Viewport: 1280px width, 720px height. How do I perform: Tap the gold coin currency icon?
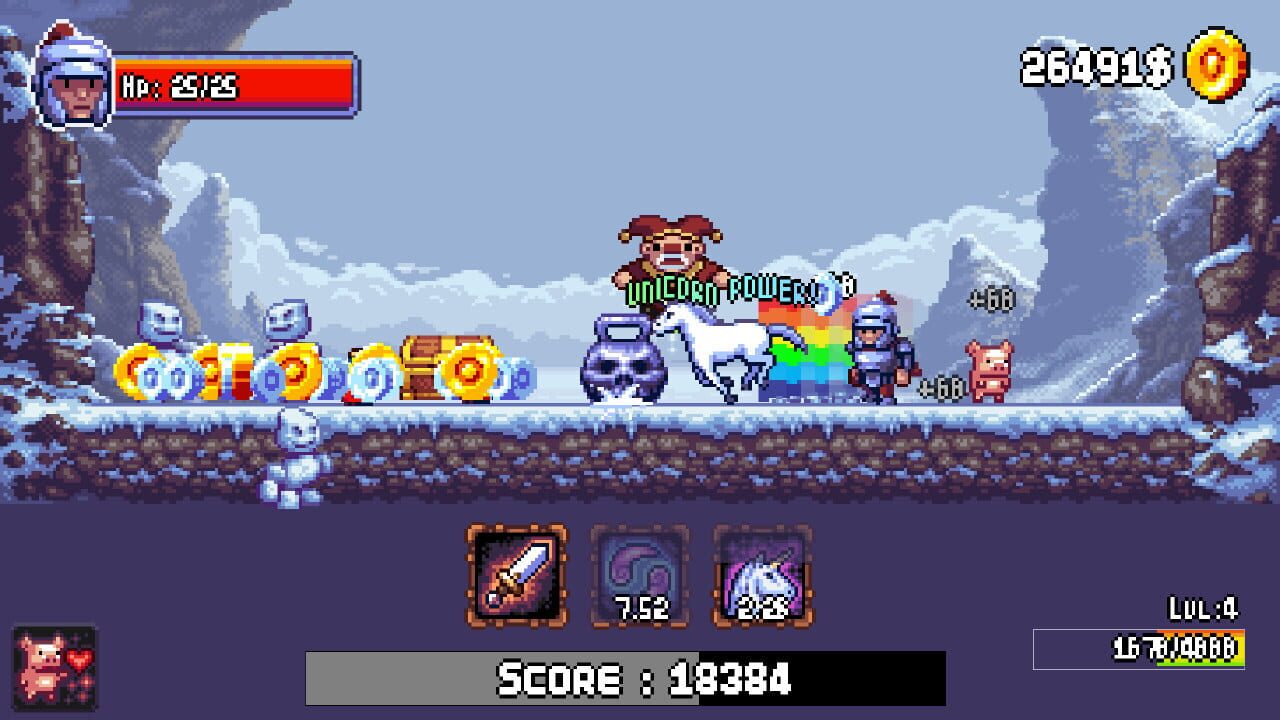[x=1216, y=67]
